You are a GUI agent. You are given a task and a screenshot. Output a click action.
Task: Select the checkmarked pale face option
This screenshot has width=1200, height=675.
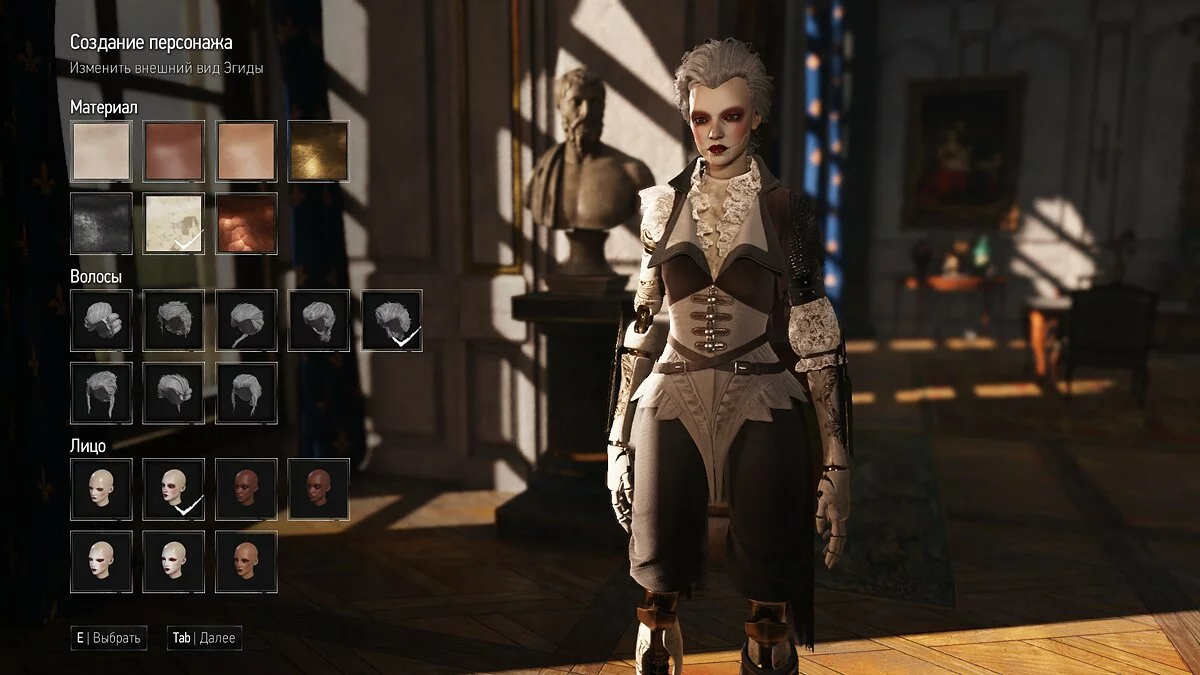[x=174, y=489]
